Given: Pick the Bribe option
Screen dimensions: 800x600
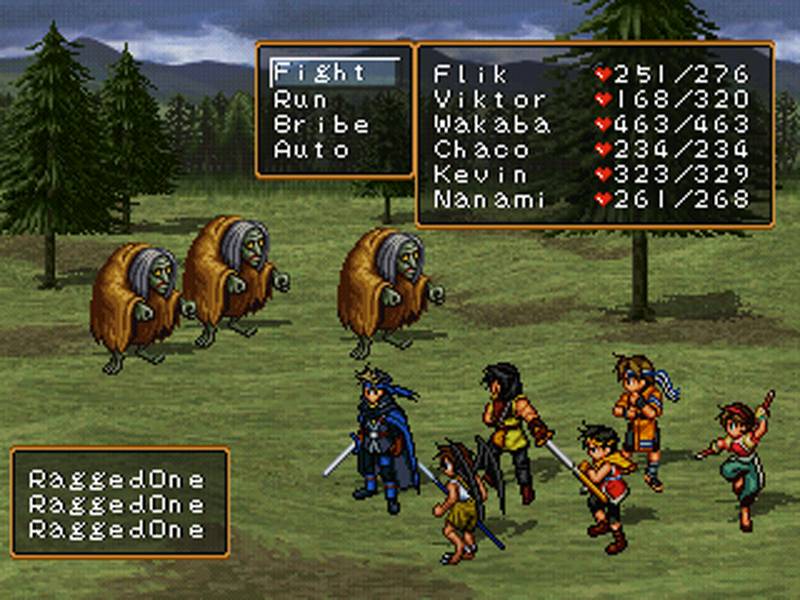Looking at the screenshot, I should pyautogui.click(x=321, y=124).
